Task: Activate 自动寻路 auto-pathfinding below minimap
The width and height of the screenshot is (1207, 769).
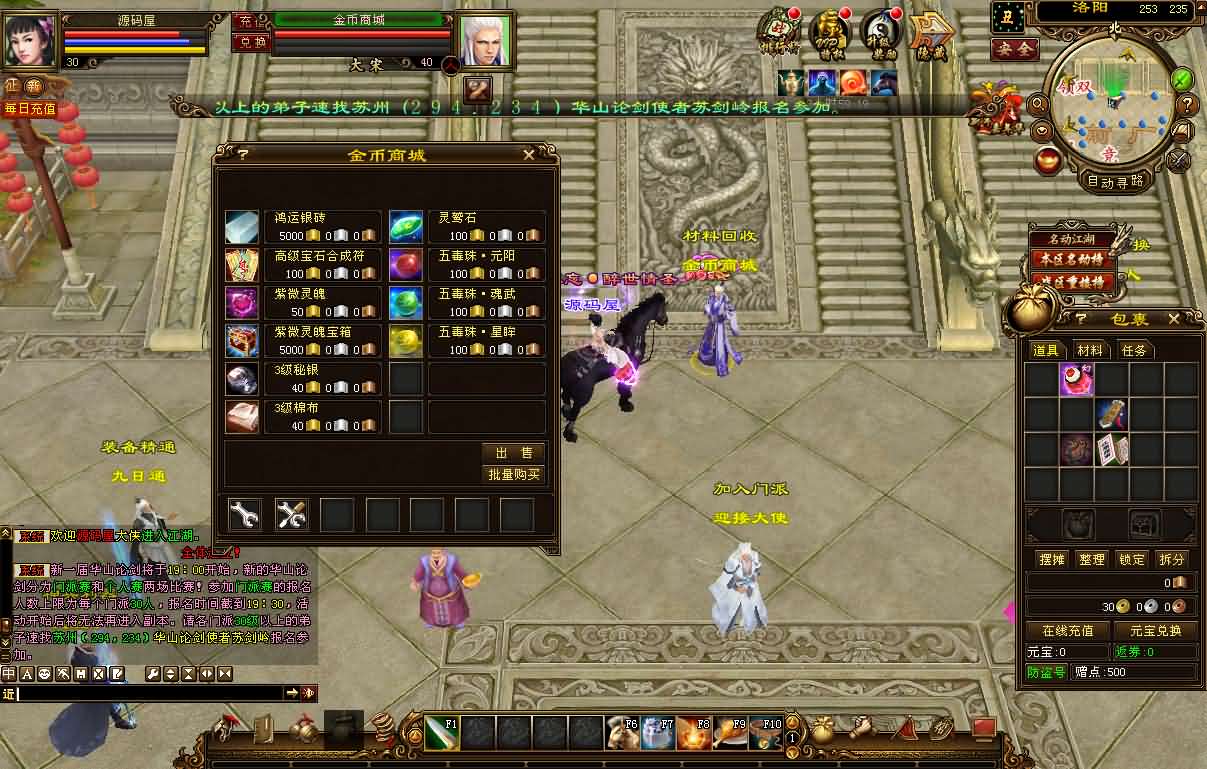Action: coord(1115,182)
